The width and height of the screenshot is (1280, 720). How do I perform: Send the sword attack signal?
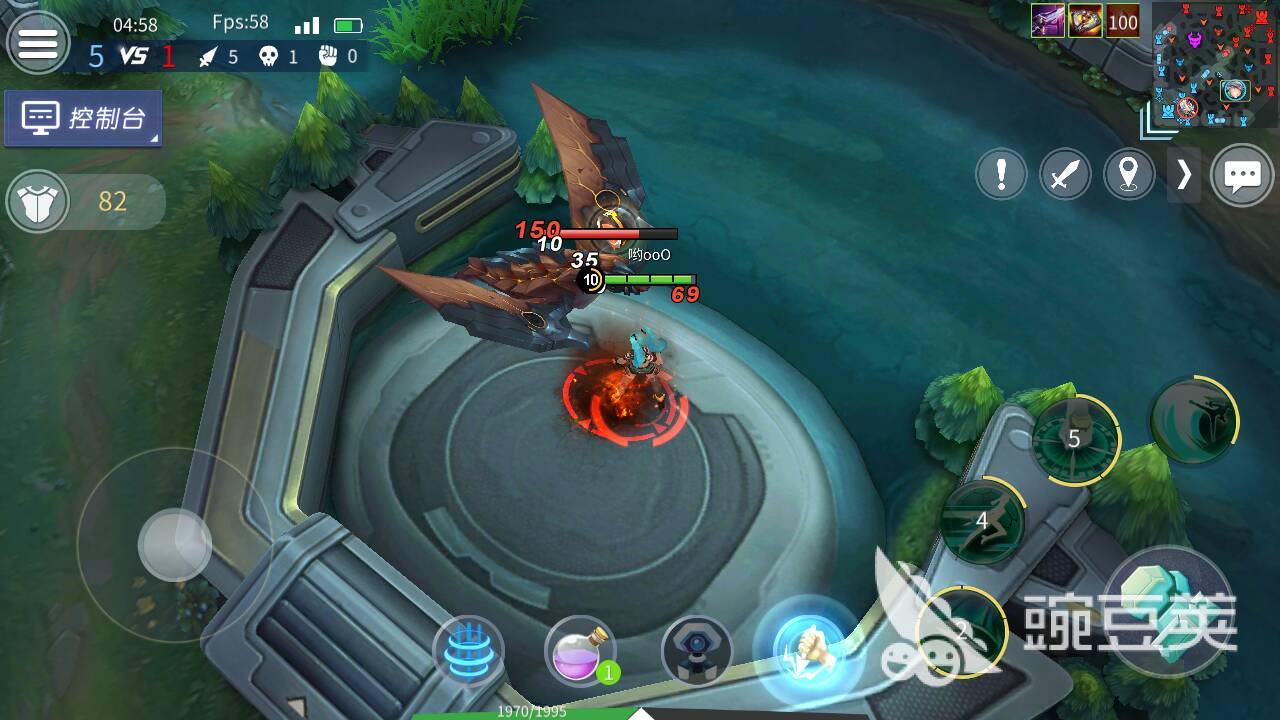[x=1065, y=176]
